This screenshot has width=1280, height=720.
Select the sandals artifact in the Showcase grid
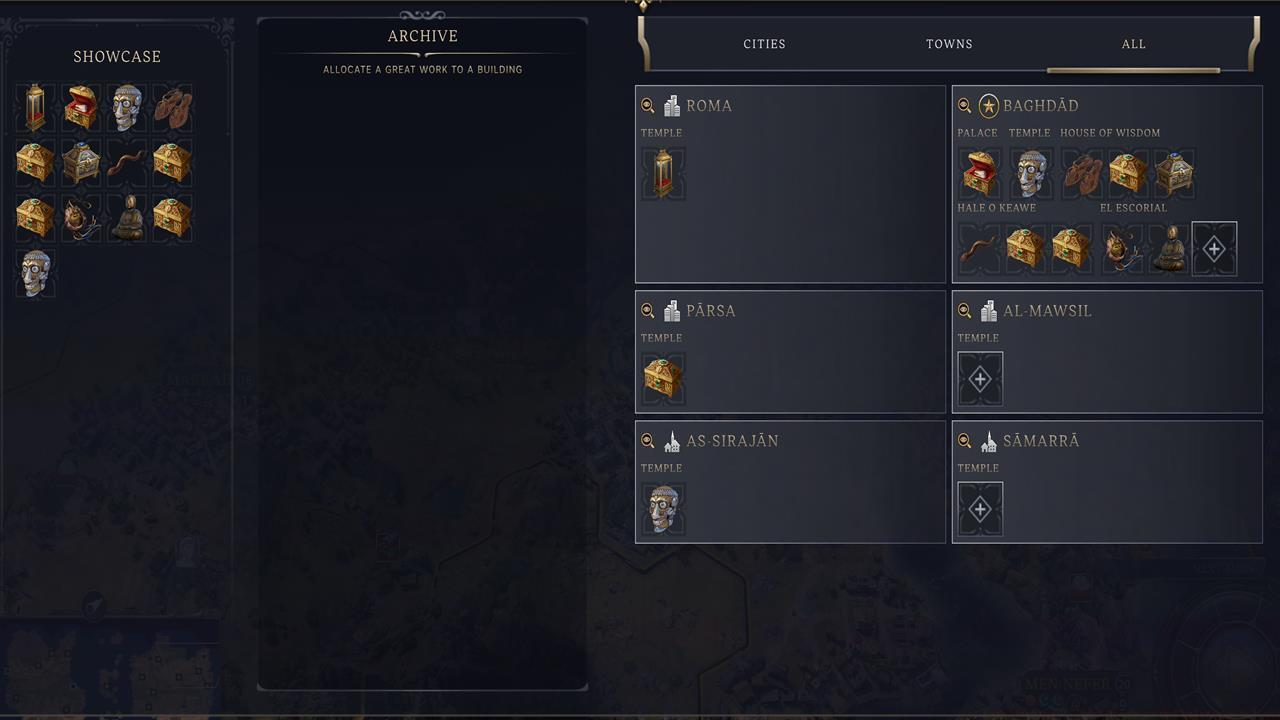pos(173,108)
